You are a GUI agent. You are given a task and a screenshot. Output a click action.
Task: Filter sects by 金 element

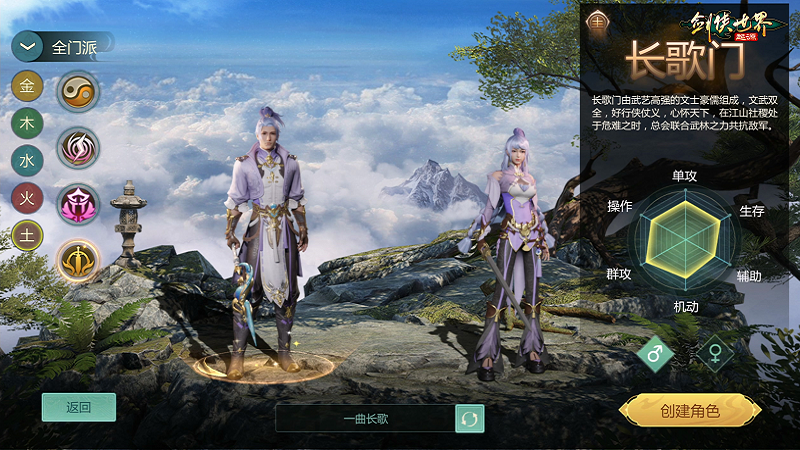(x=27, y=86)
